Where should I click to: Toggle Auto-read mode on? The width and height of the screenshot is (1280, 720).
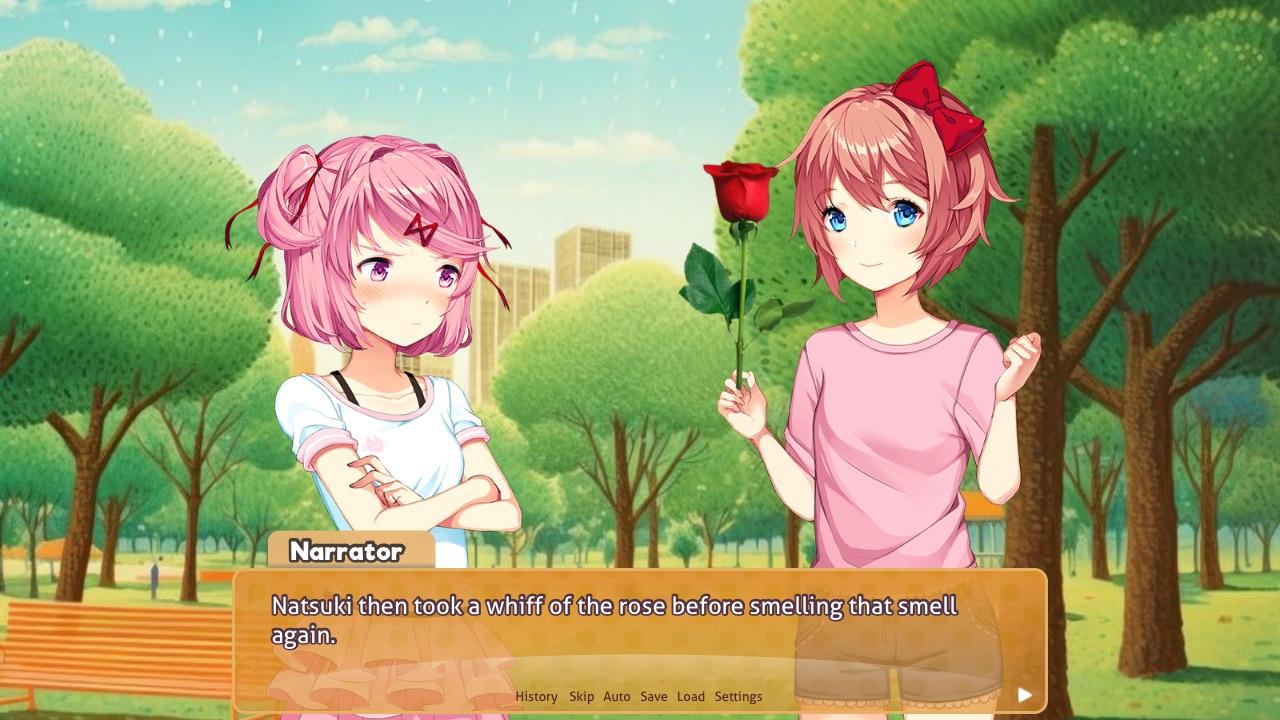pyautogui.click(x=615, y=696)
